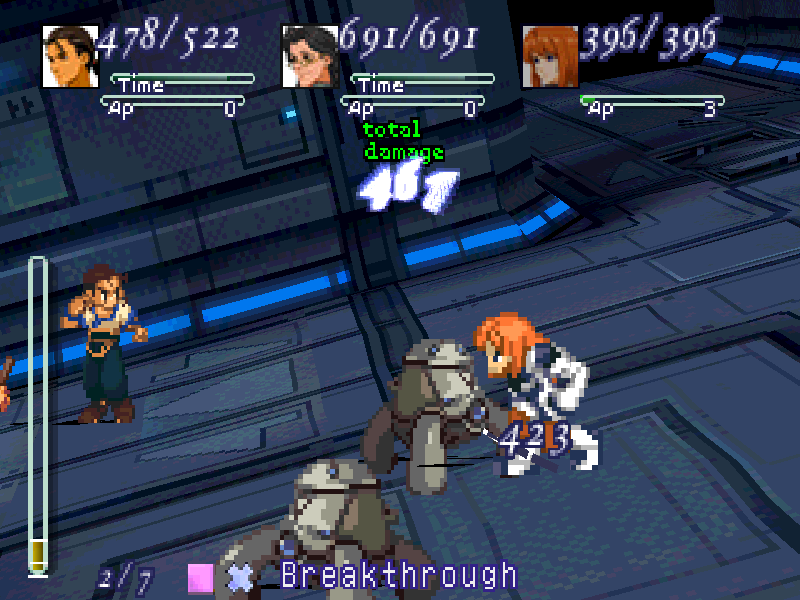Select the glasses-wearing man's portrait
Screen dimensions: 800x600
(x=310, y=56)
